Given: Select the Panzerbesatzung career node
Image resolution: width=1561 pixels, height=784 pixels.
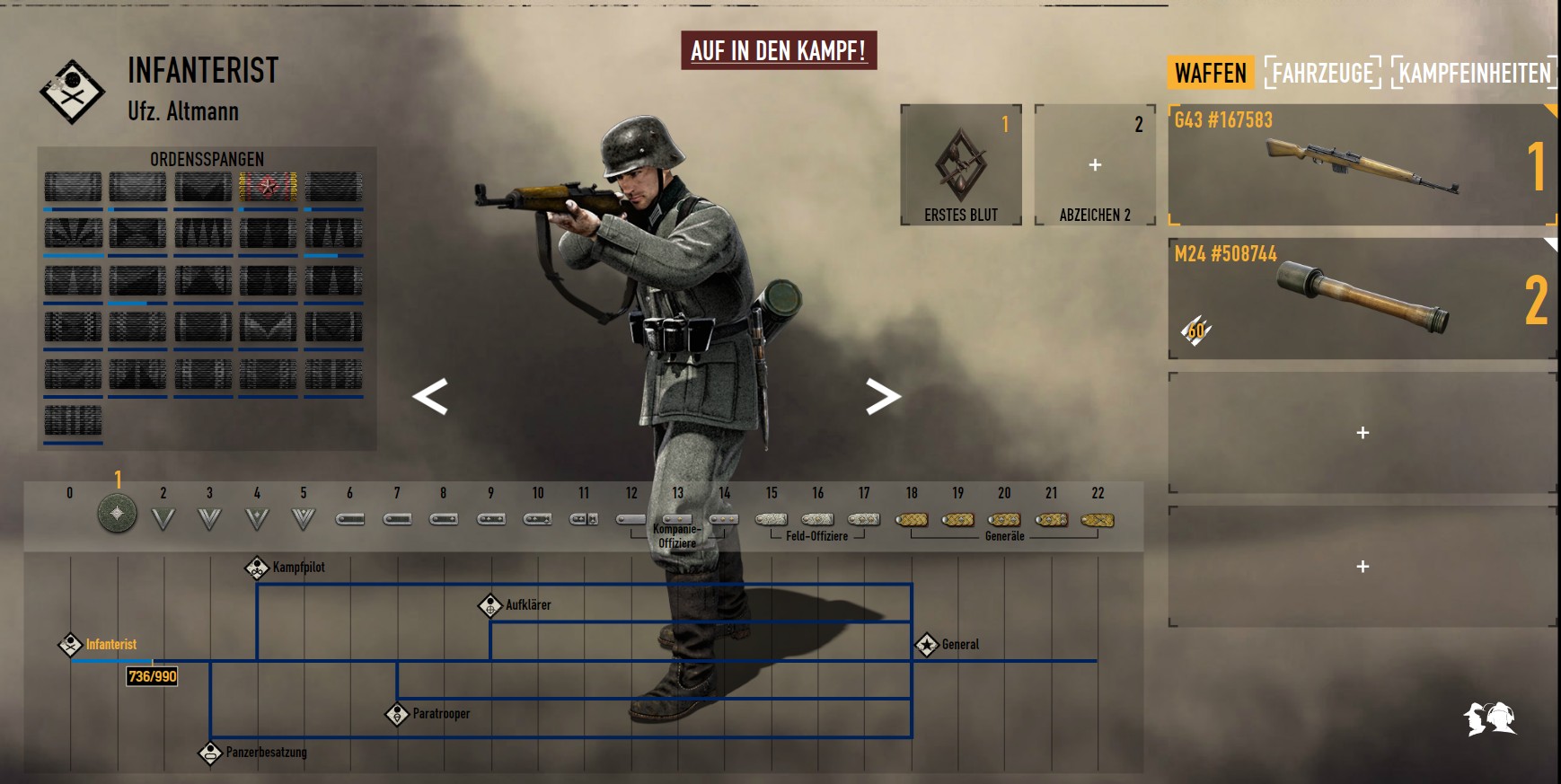Looking at the screenshot, I should [x=209, y=752].
